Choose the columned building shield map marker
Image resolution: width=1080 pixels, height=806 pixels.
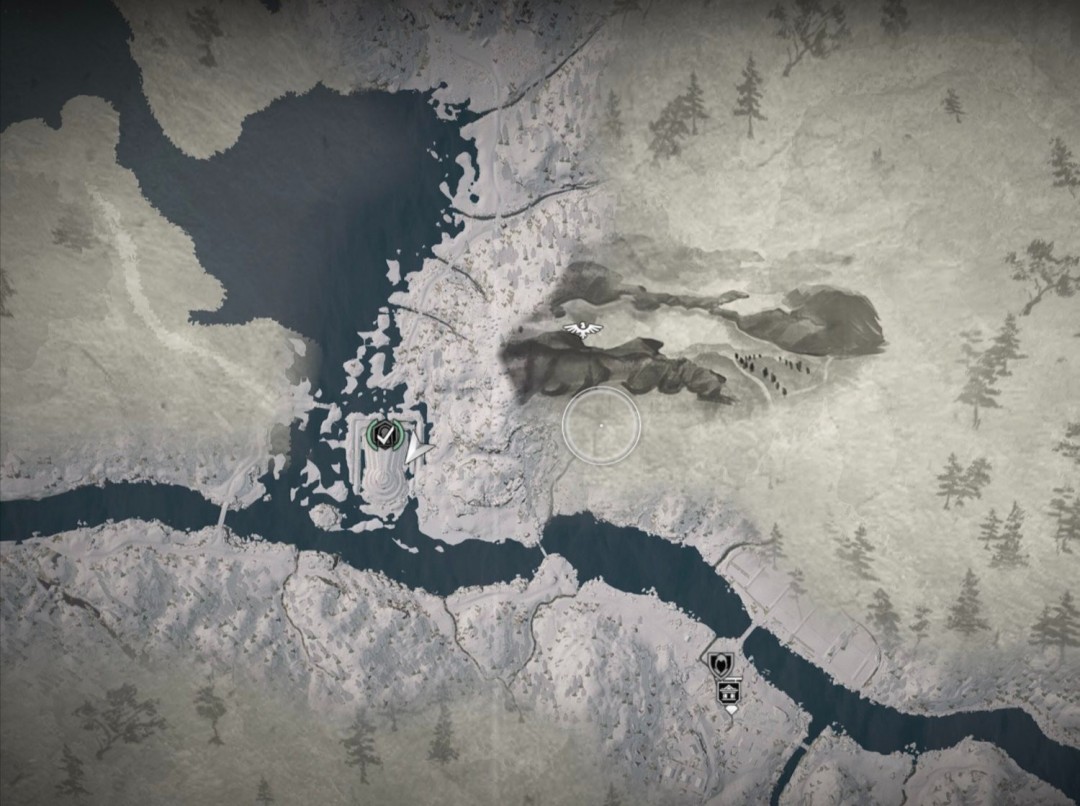(728, 691)
